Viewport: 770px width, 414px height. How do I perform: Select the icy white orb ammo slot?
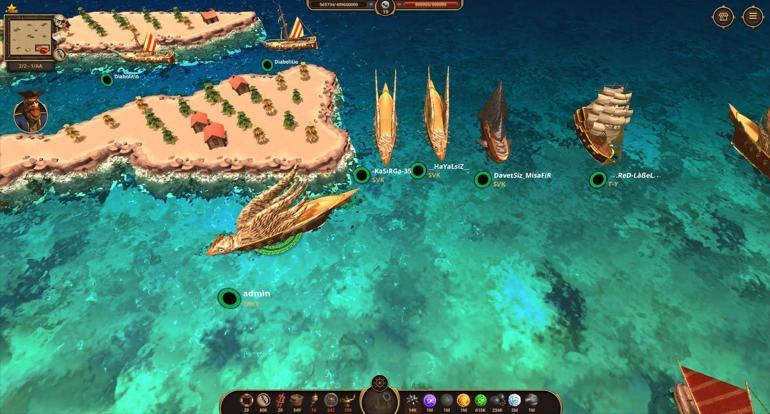514,400
